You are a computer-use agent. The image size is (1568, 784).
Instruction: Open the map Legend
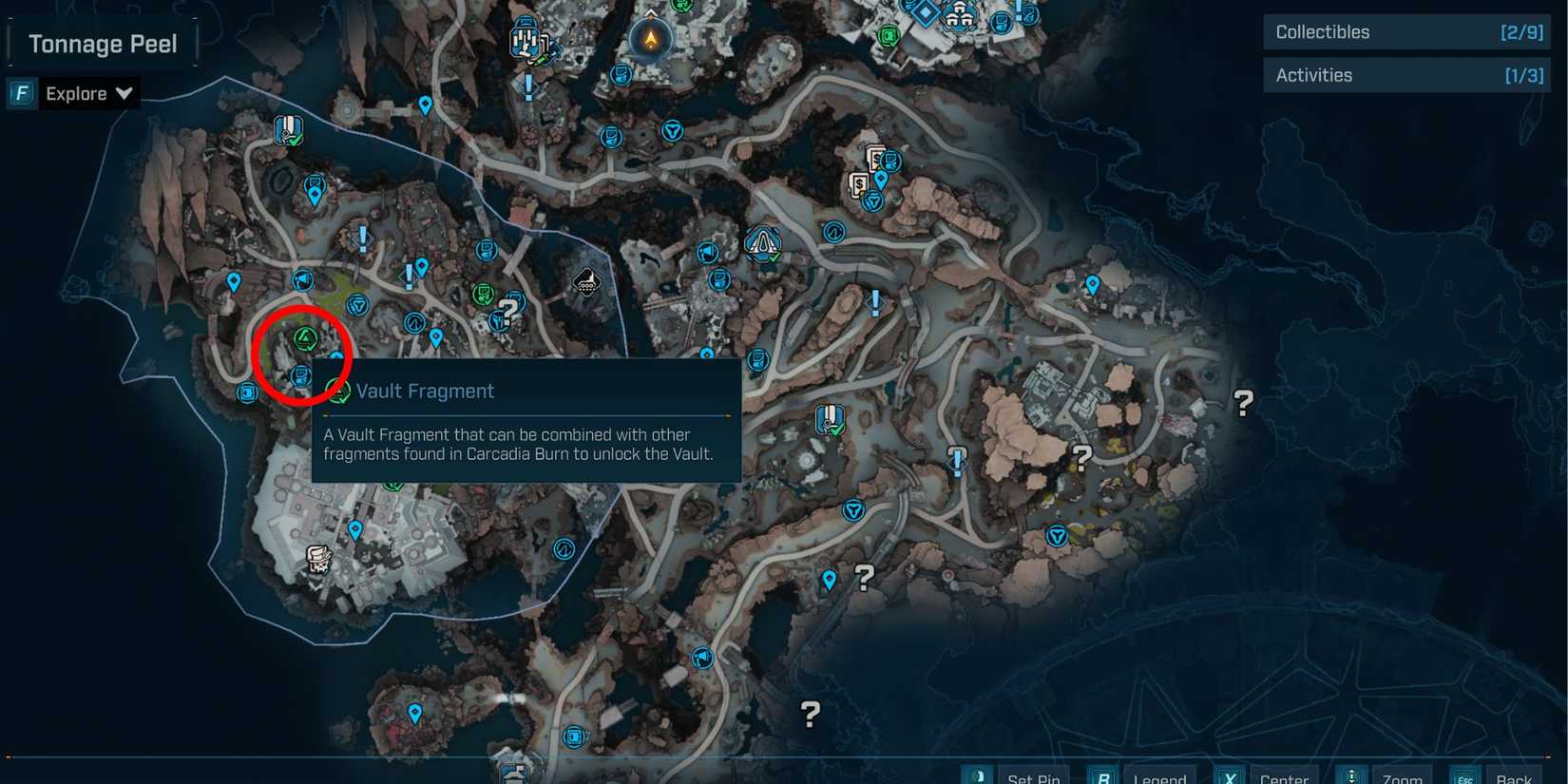point(1159,776)
